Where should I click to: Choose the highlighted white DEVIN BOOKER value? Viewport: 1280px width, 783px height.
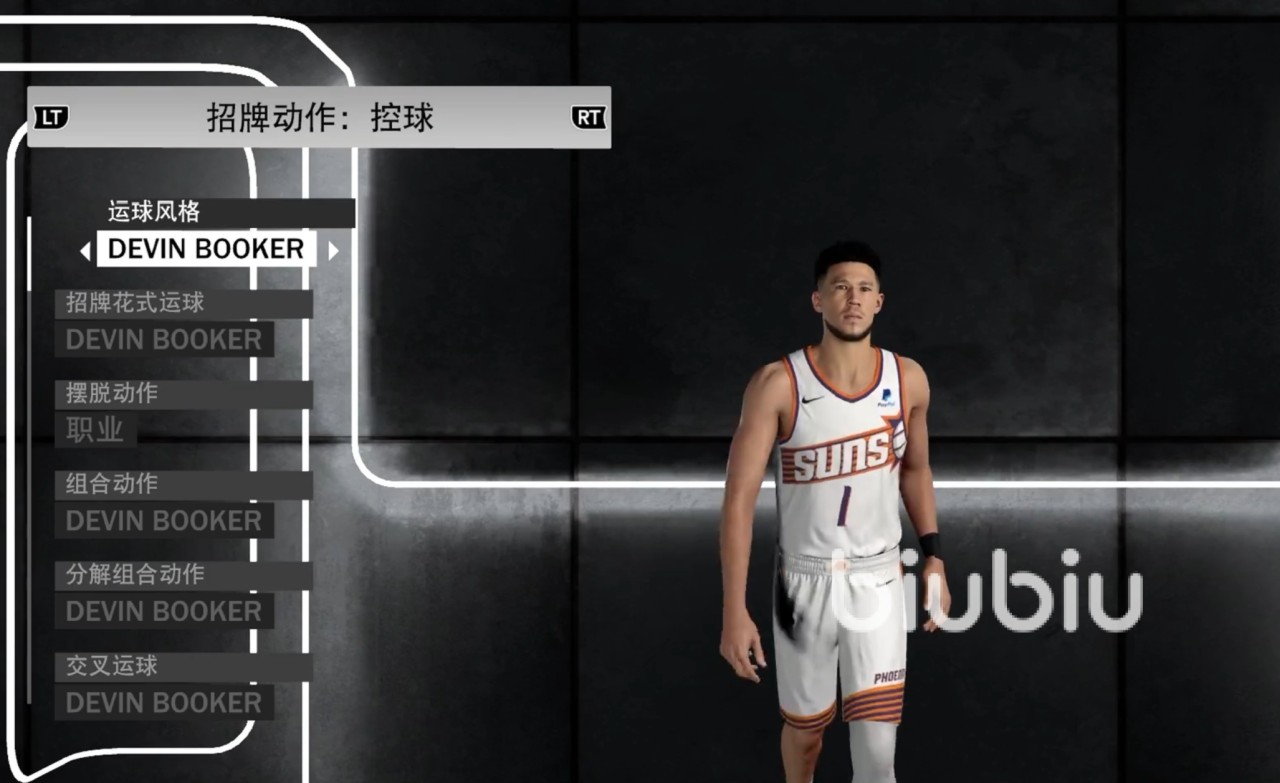[x=206, y=249]
